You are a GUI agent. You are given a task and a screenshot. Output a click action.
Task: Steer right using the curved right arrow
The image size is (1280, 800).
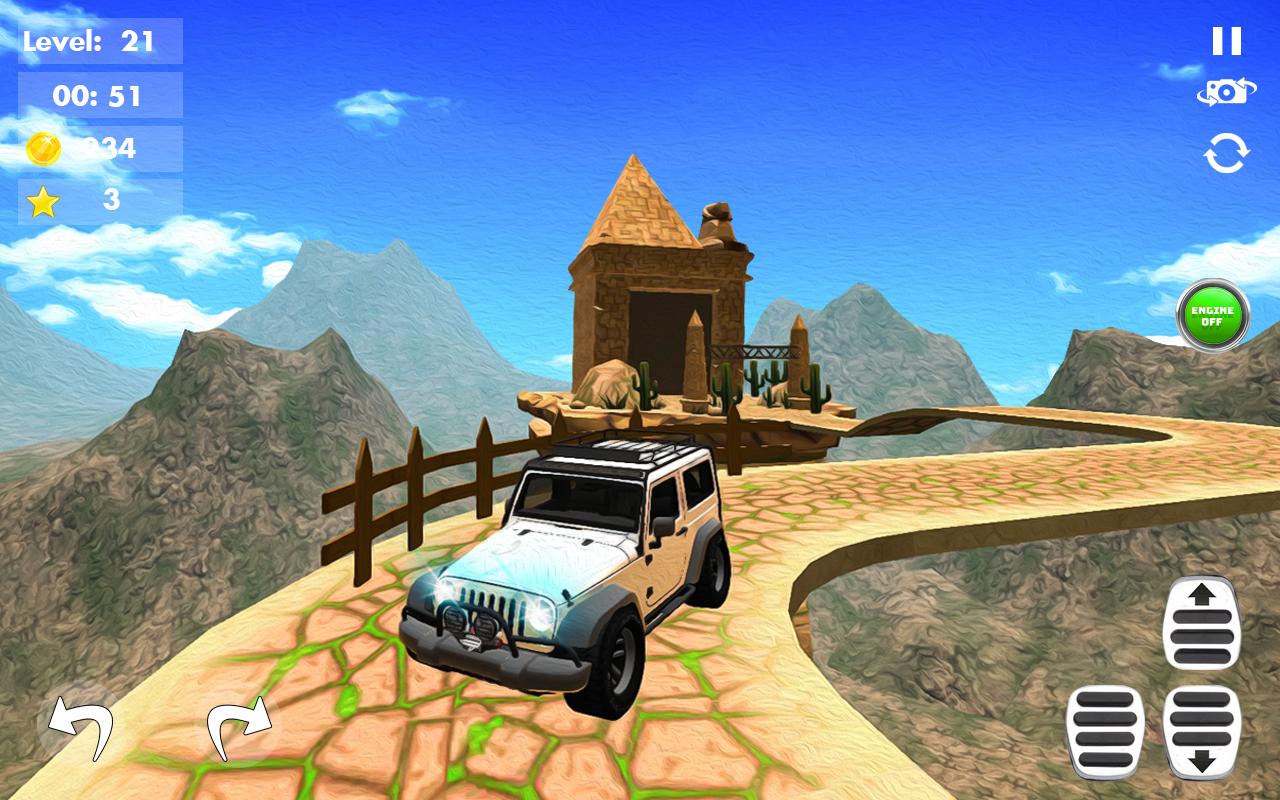tap(240, 728)
